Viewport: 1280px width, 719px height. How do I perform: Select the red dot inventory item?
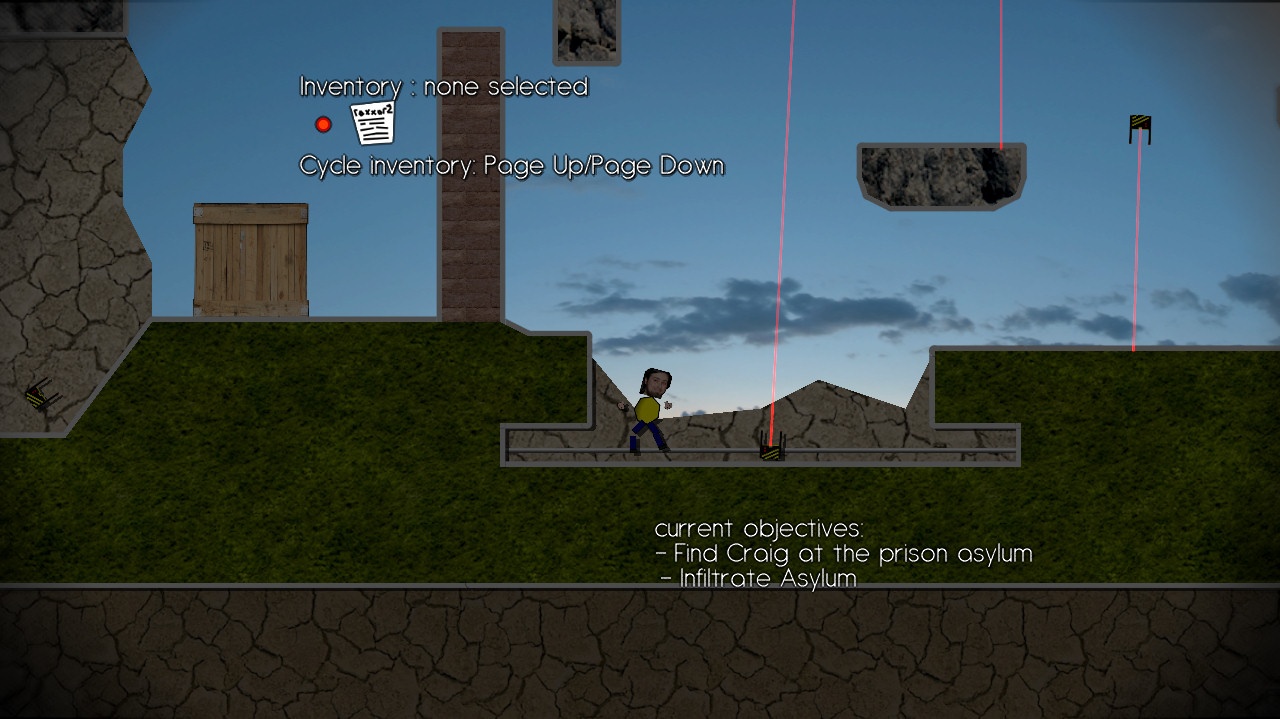tap(323, 125)
